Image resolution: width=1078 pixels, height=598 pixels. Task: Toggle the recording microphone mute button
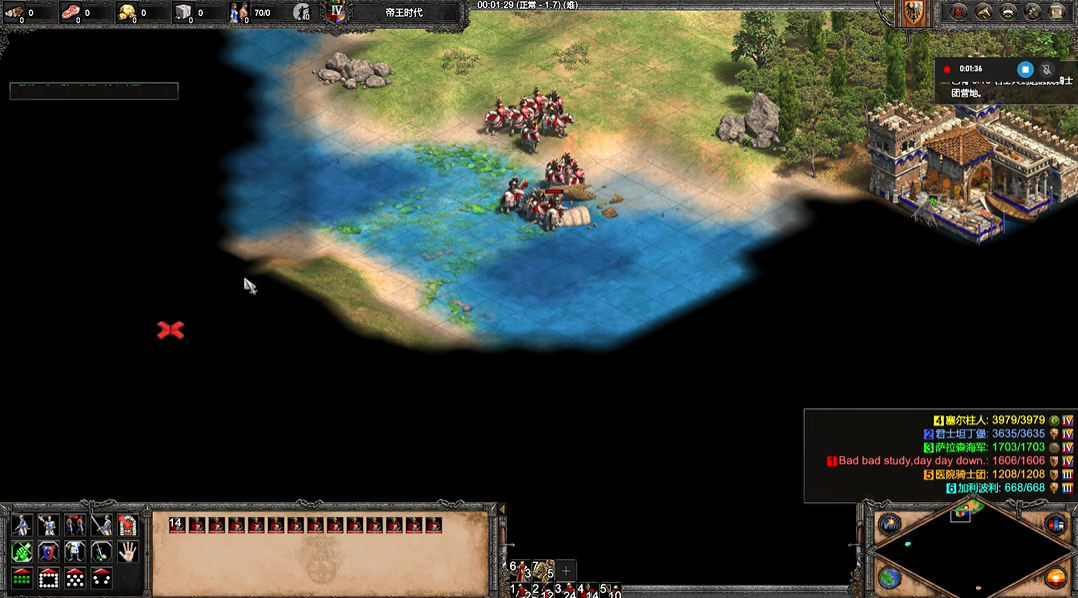coord(1047,69)
